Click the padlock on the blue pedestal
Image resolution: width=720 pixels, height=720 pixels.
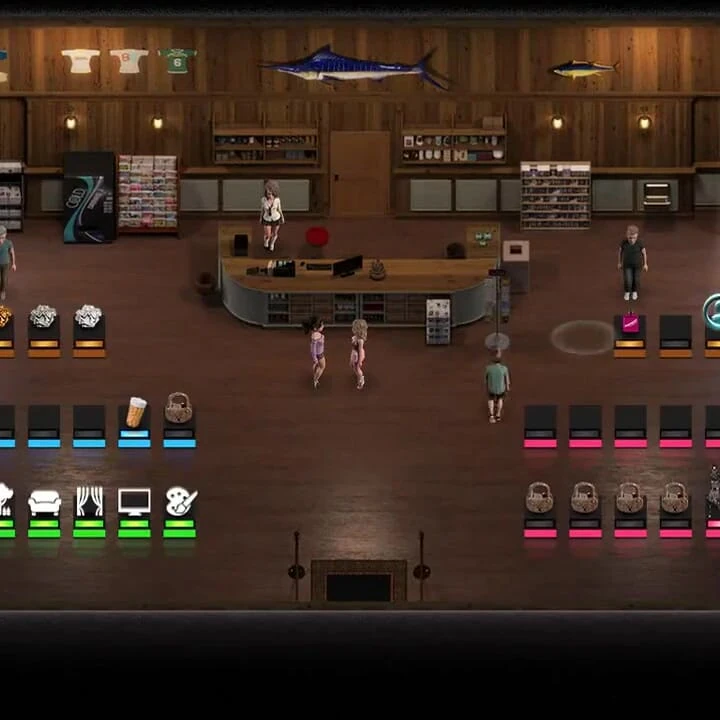(x=179, y=408)
